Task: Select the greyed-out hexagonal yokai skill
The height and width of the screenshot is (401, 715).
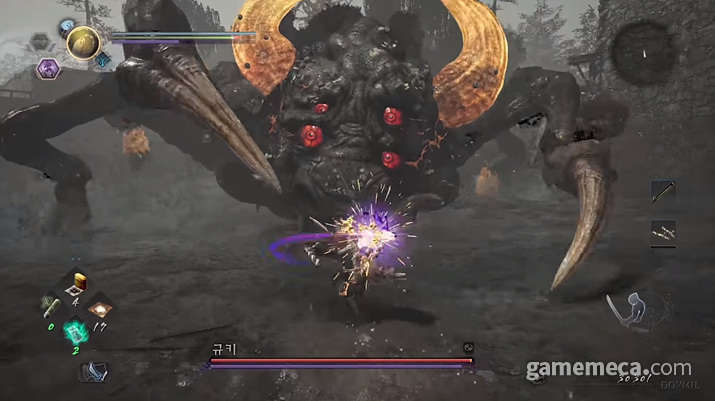Action: click(40, 42)
